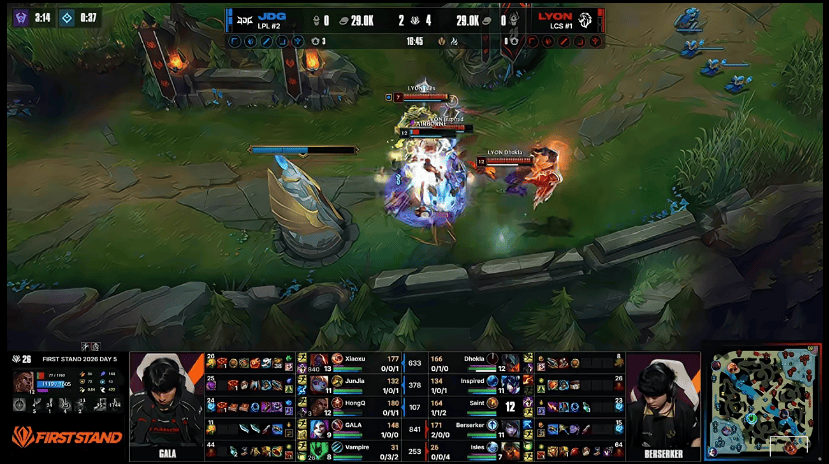829x464 pixels.
Task: Click the First Stand tournament logo
Action: click(x=66, y=436)
